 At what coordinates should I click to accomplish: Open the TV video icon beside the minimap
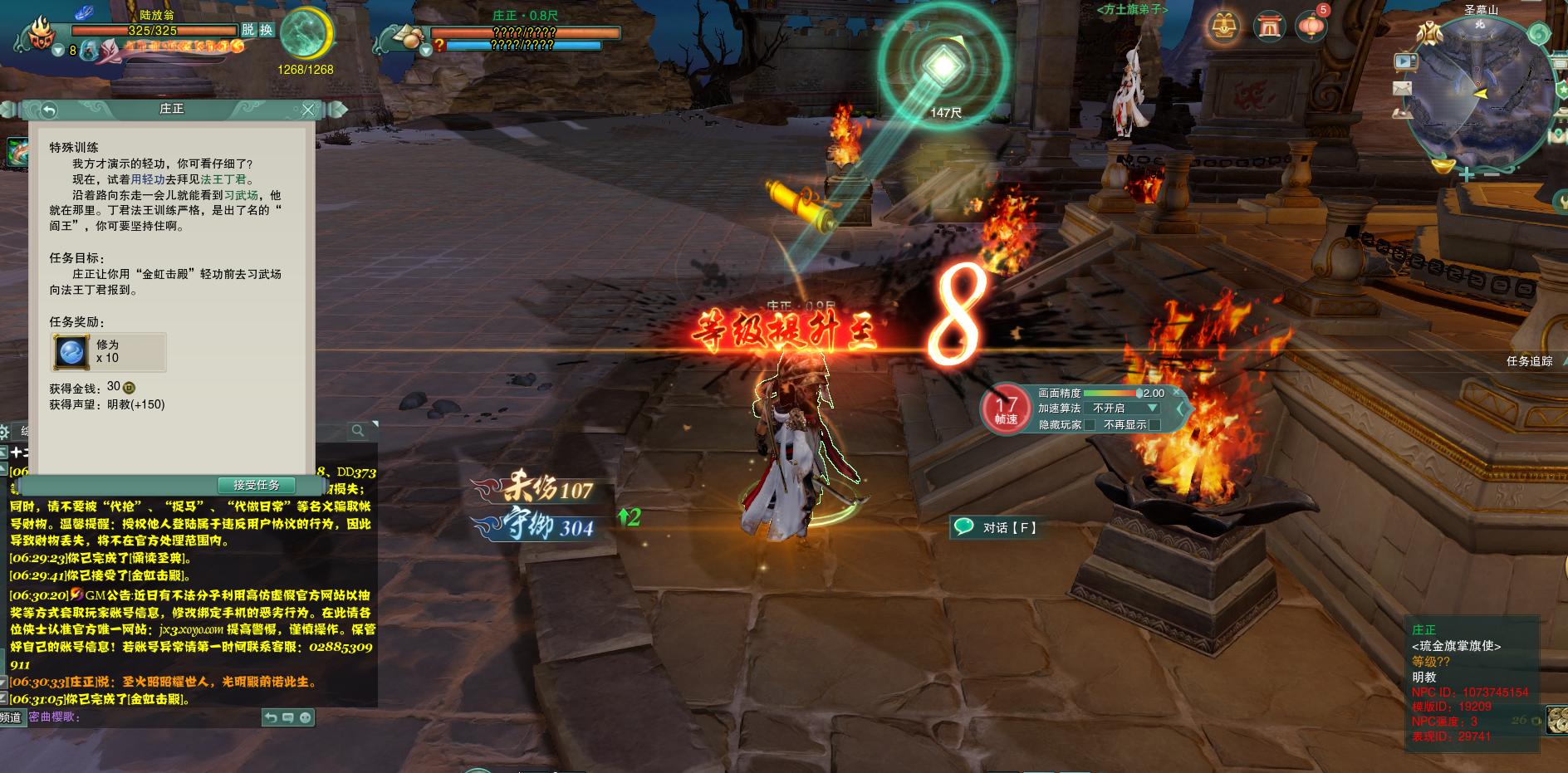coord(1405,61)
